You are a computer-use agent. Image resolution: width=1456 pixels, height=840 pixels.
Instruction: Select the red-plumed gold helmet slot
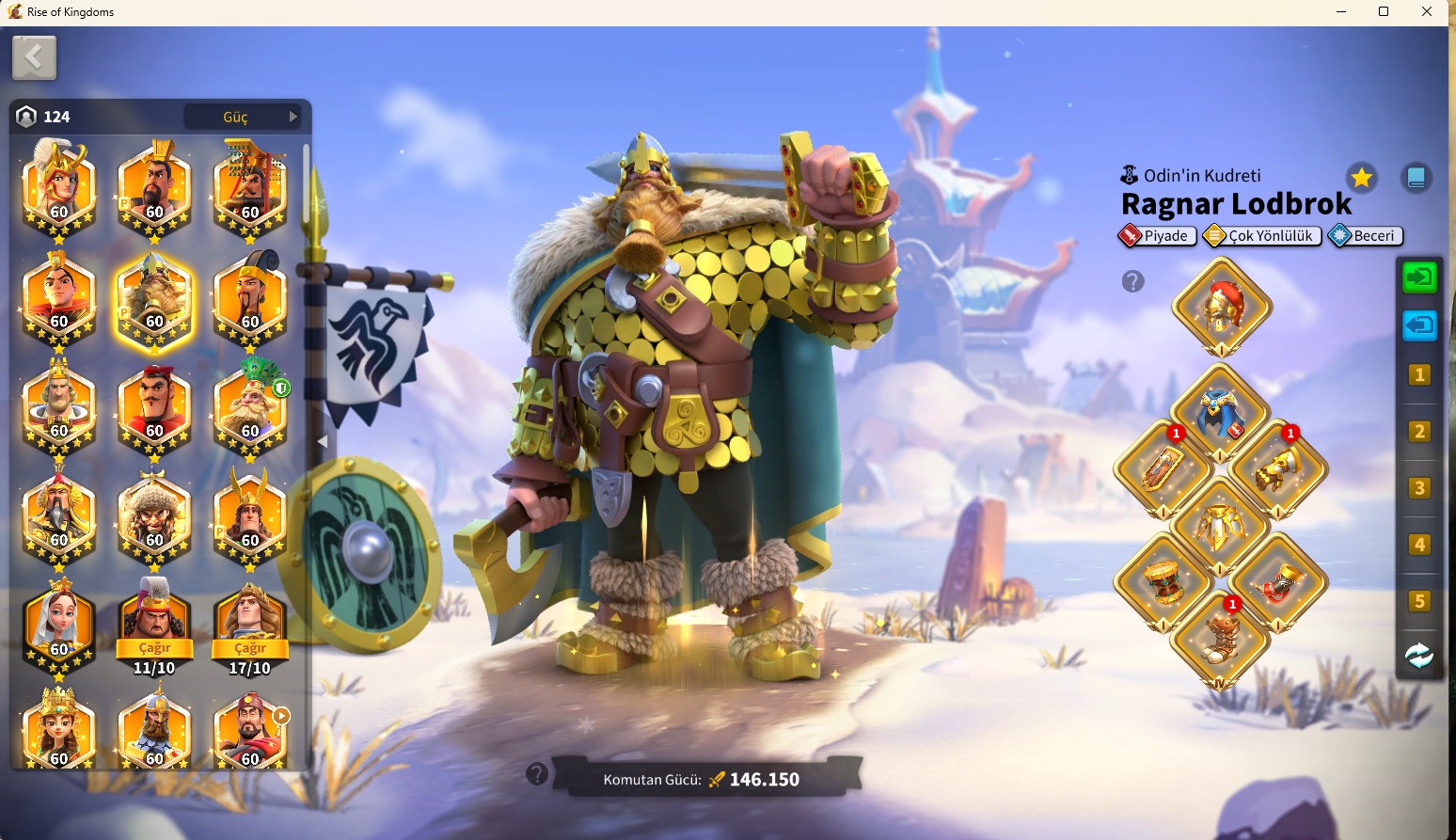click(1221, 307)
